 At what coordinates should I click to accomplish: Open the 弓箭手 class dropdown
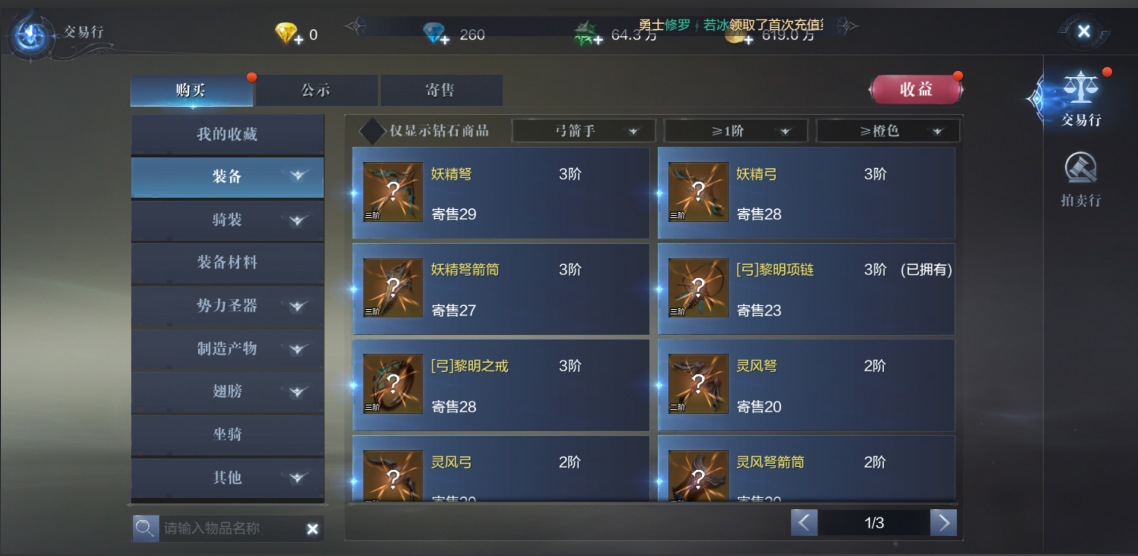[x=583, y=131]
